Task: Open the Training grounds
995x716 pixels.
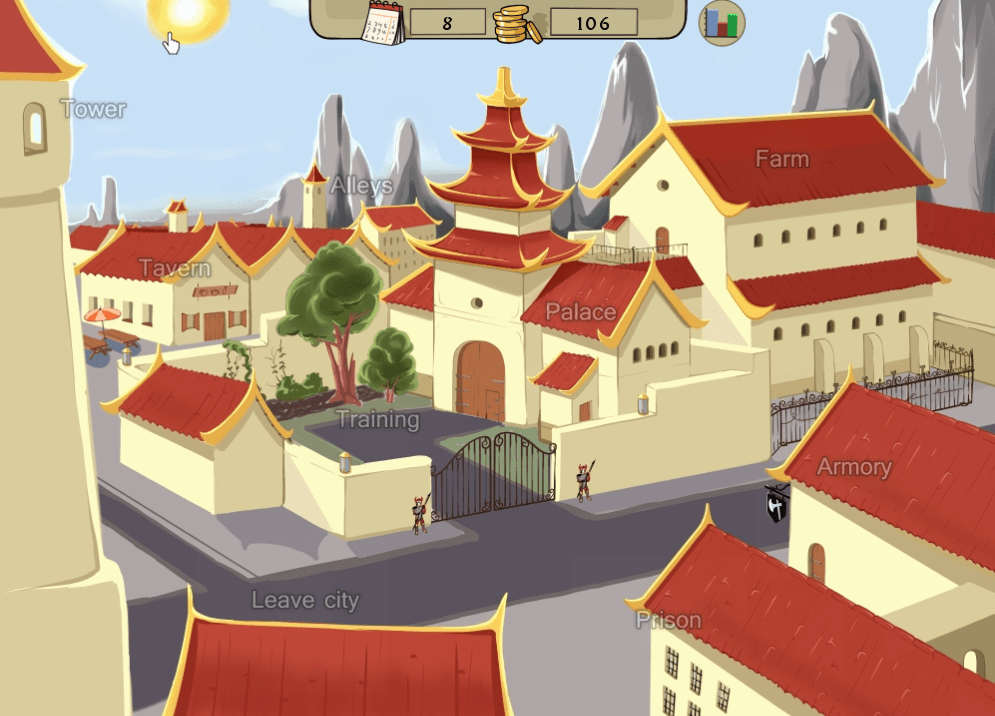Action: (x=377, y=419)
